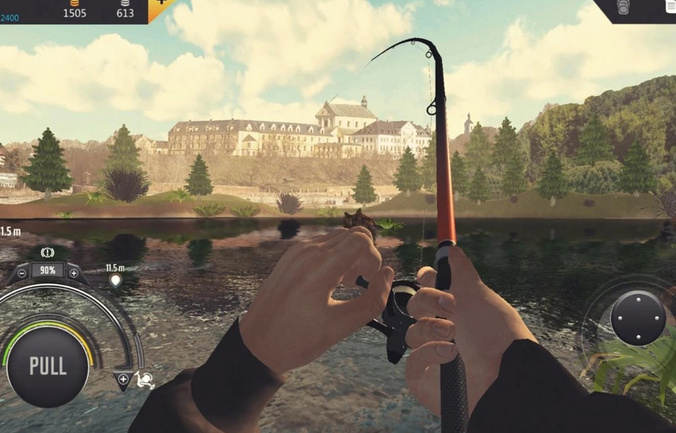This screenshot has height=433, width=676.
Task: Open the keepnet icon in the top bar
Action: pyautogui.click(x=624, y=8)
